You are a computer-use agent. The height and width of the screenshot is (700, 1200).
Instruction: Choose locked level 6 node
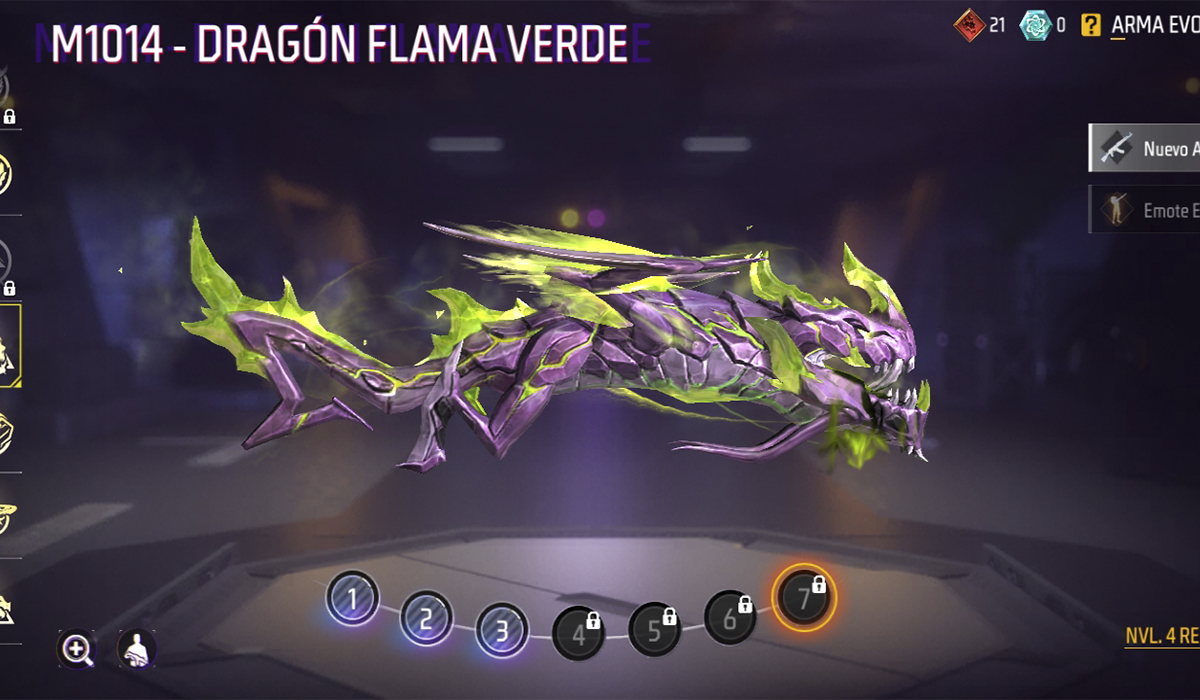(x=730, y=617)
